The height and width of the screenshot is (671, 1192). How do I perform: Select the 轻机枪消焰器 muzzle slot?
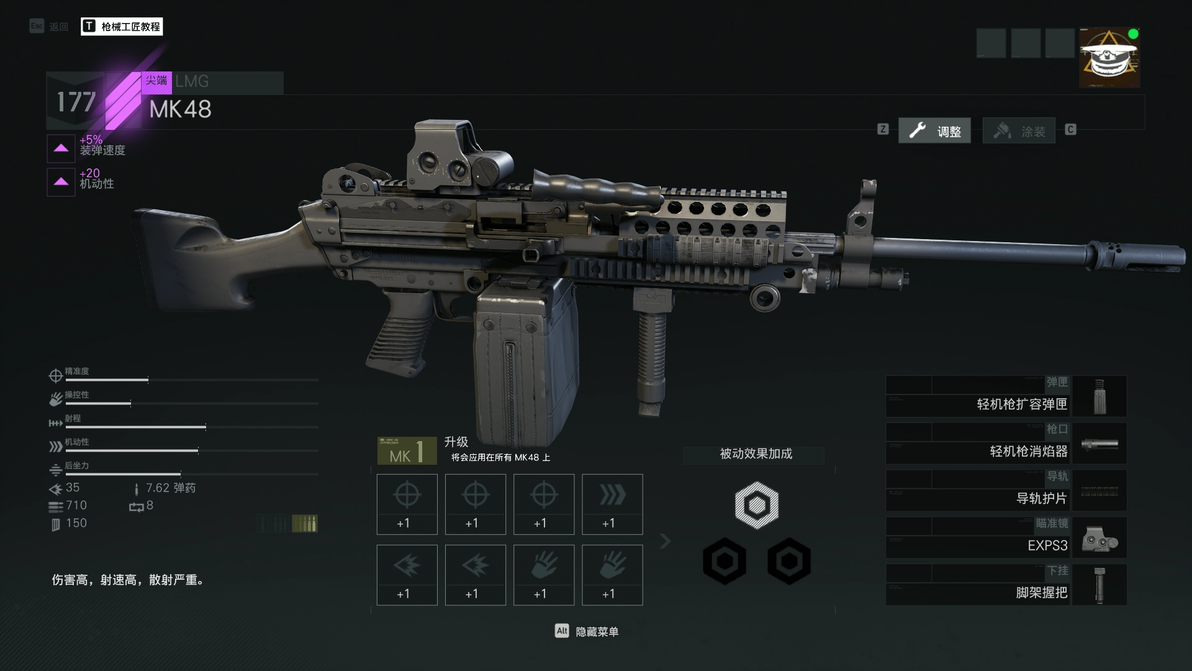click(1006, 443)
